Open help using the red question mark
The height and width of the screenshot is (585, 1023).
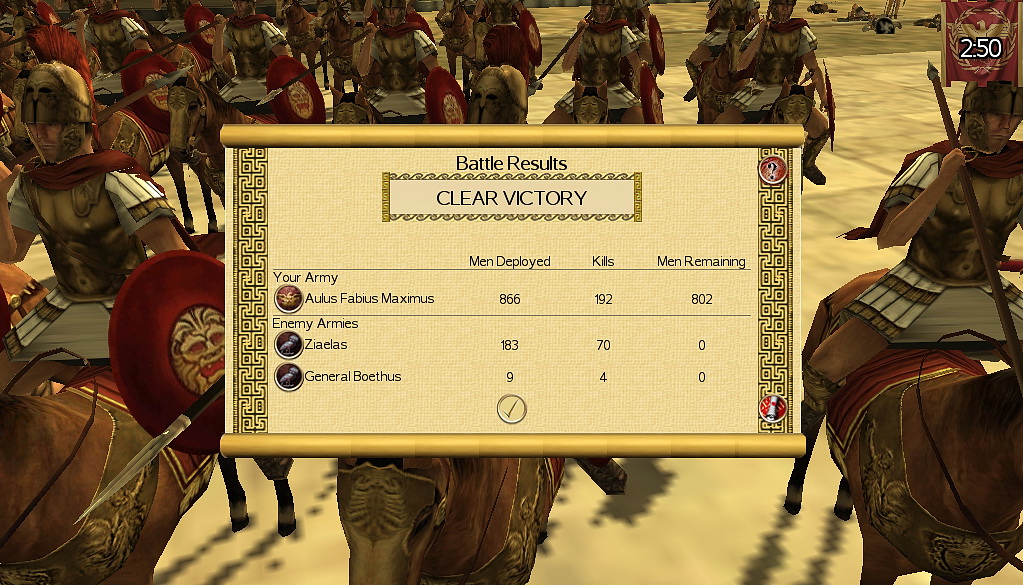[x=773, y=169]
